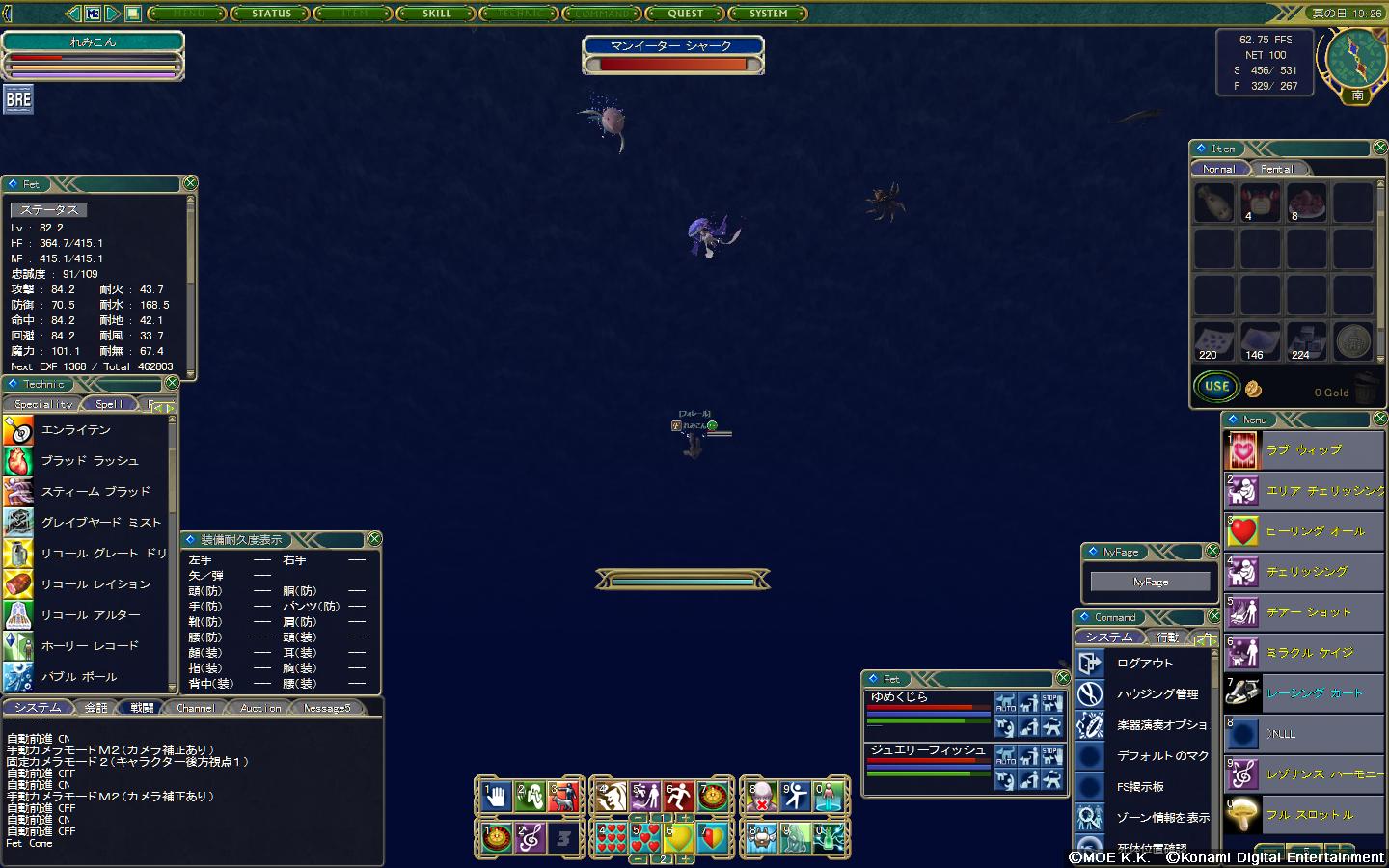Close the Item window
The height and width of the screenshot is (868, 1389).
tap(1380, 148)
